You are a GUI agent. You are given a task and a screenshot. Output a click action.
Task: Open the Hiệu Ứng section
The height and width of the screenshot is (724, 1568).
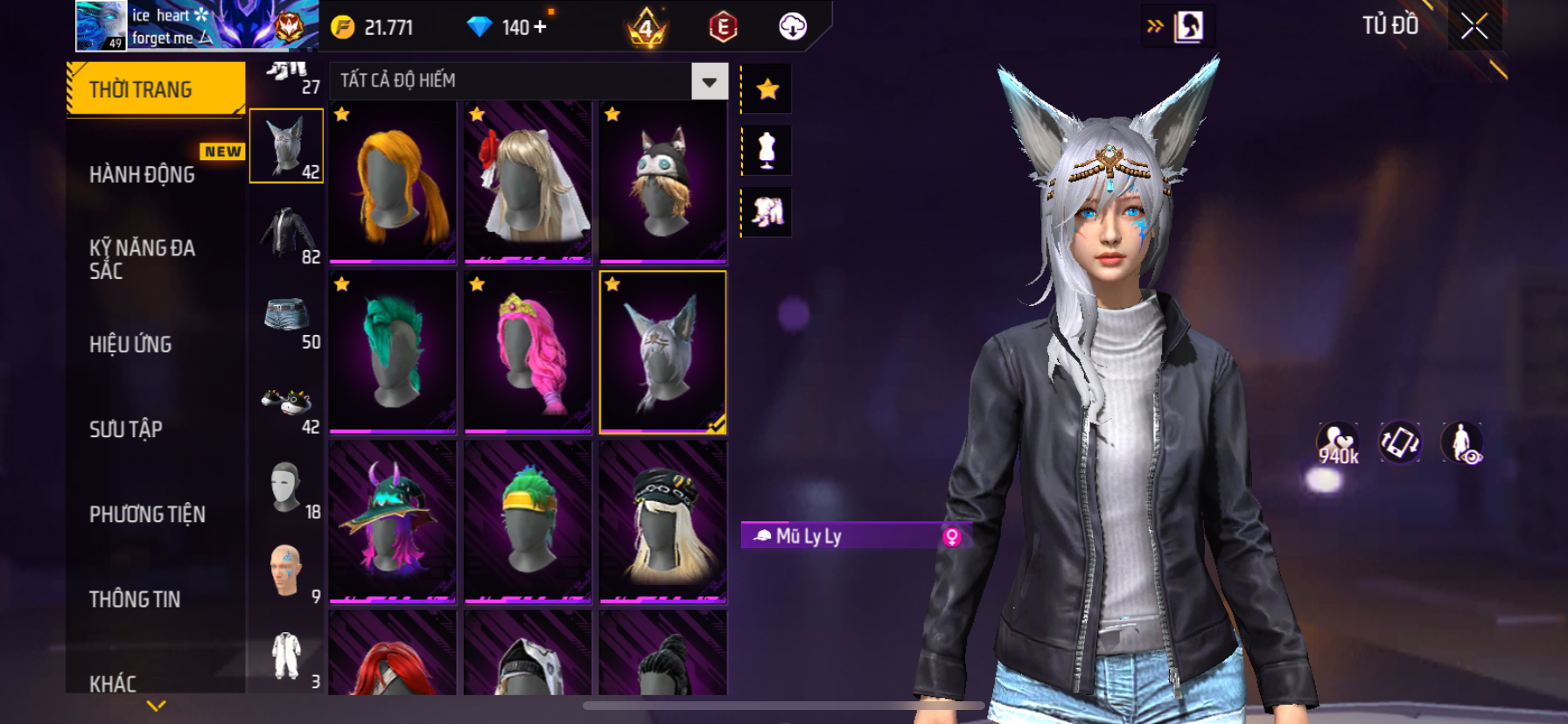point(130,345)
